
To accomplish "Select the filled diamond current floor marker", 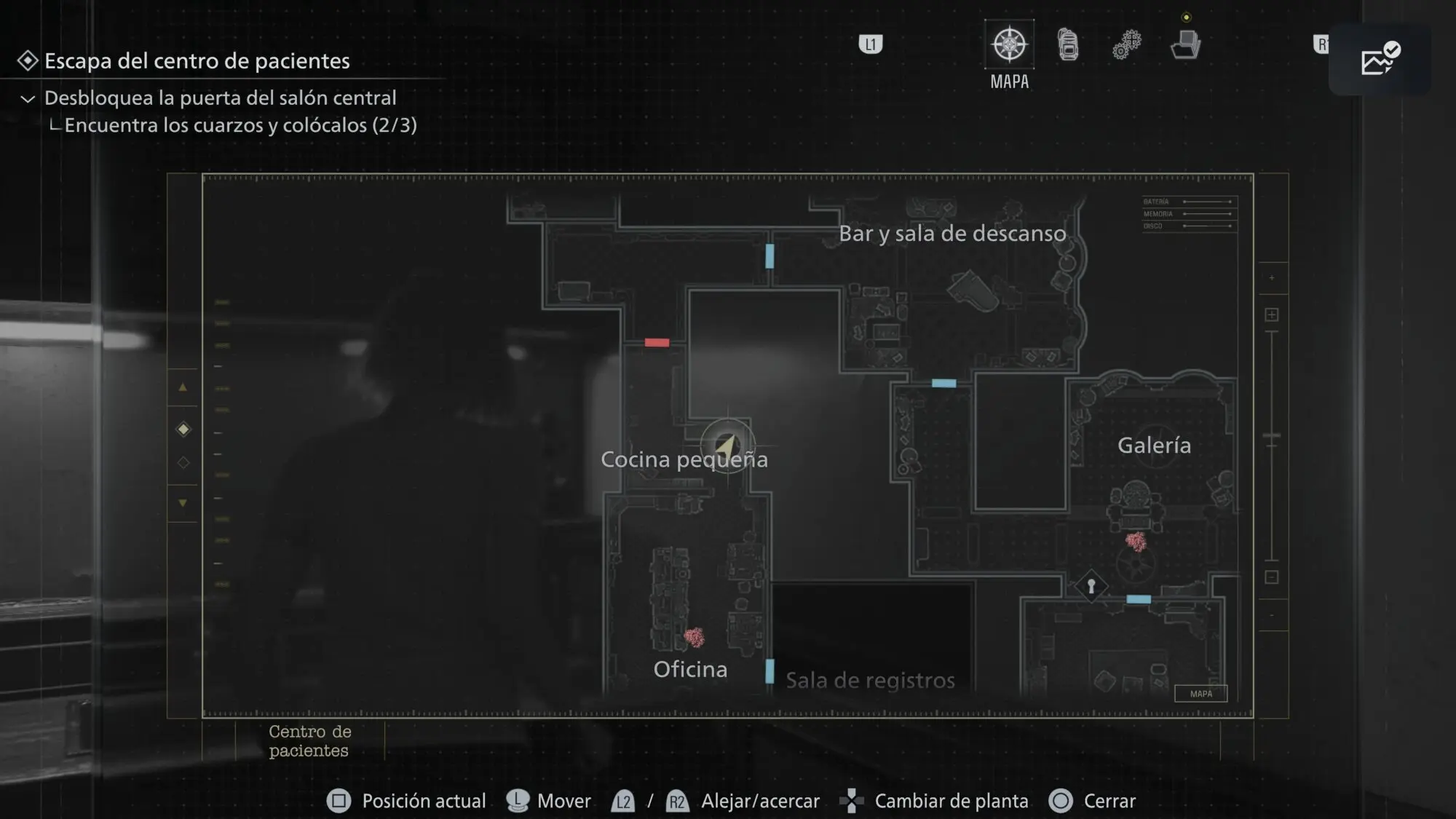I will pos(183,430).
